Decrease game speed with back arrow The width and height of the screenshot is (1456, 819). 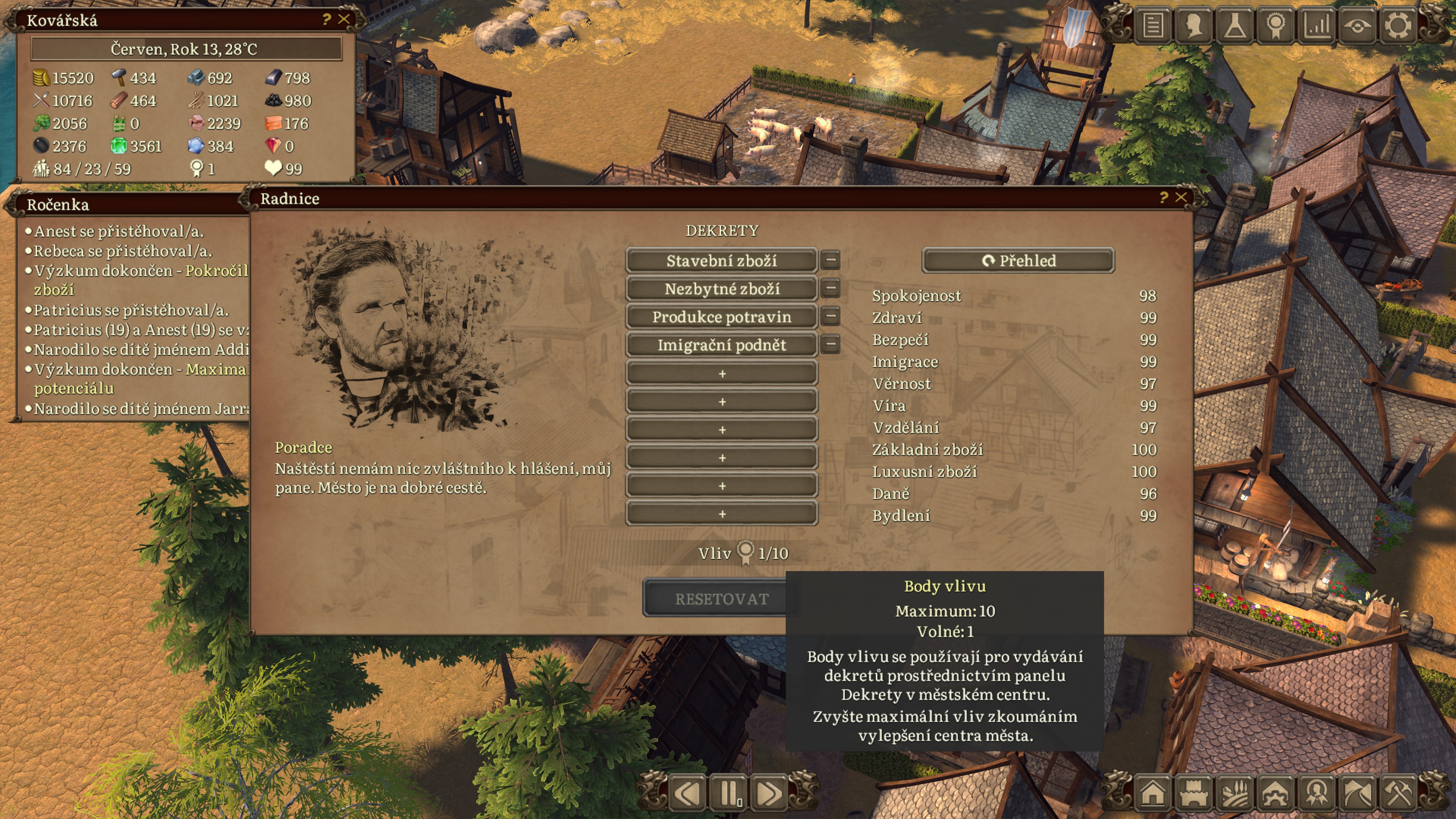click(689, 794)
